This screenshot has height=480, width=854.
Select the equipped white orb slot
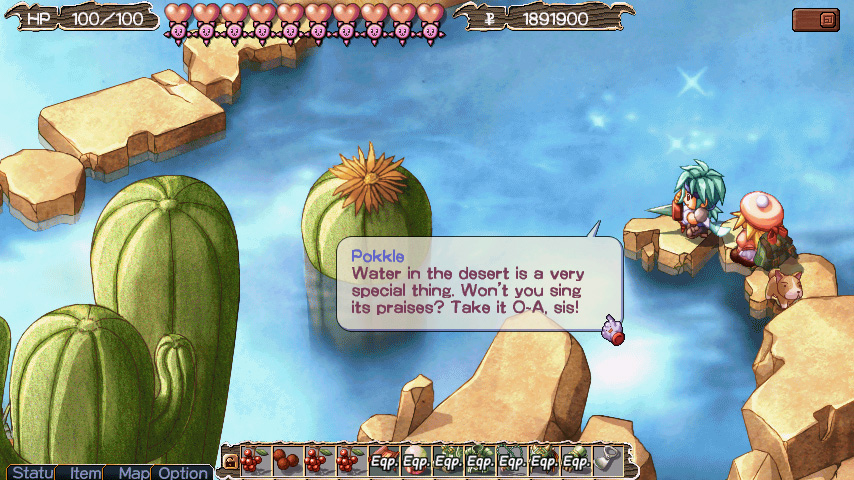click(416, 461)
